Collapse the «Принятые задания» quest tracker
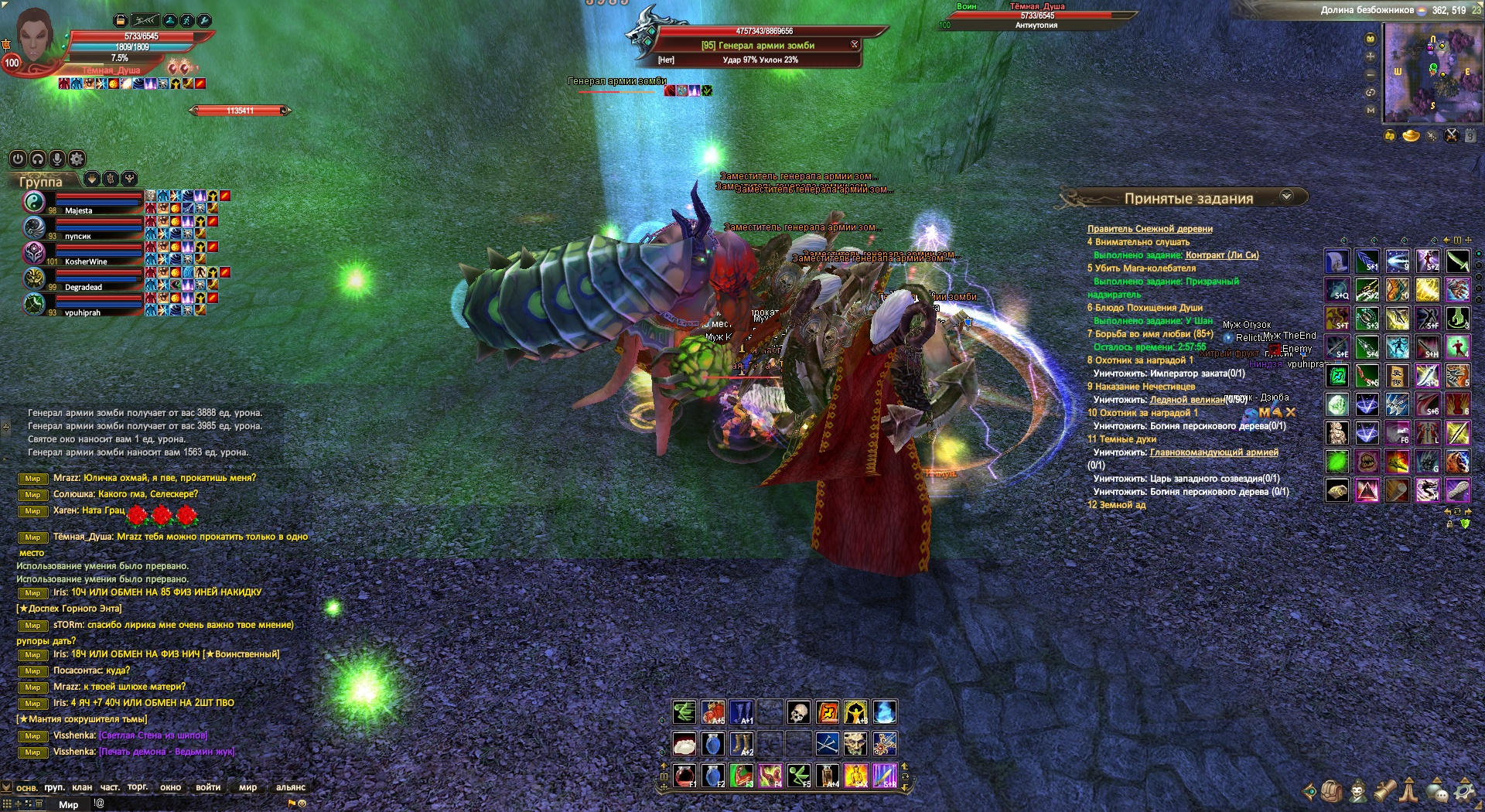 (x=1286, y=196)
